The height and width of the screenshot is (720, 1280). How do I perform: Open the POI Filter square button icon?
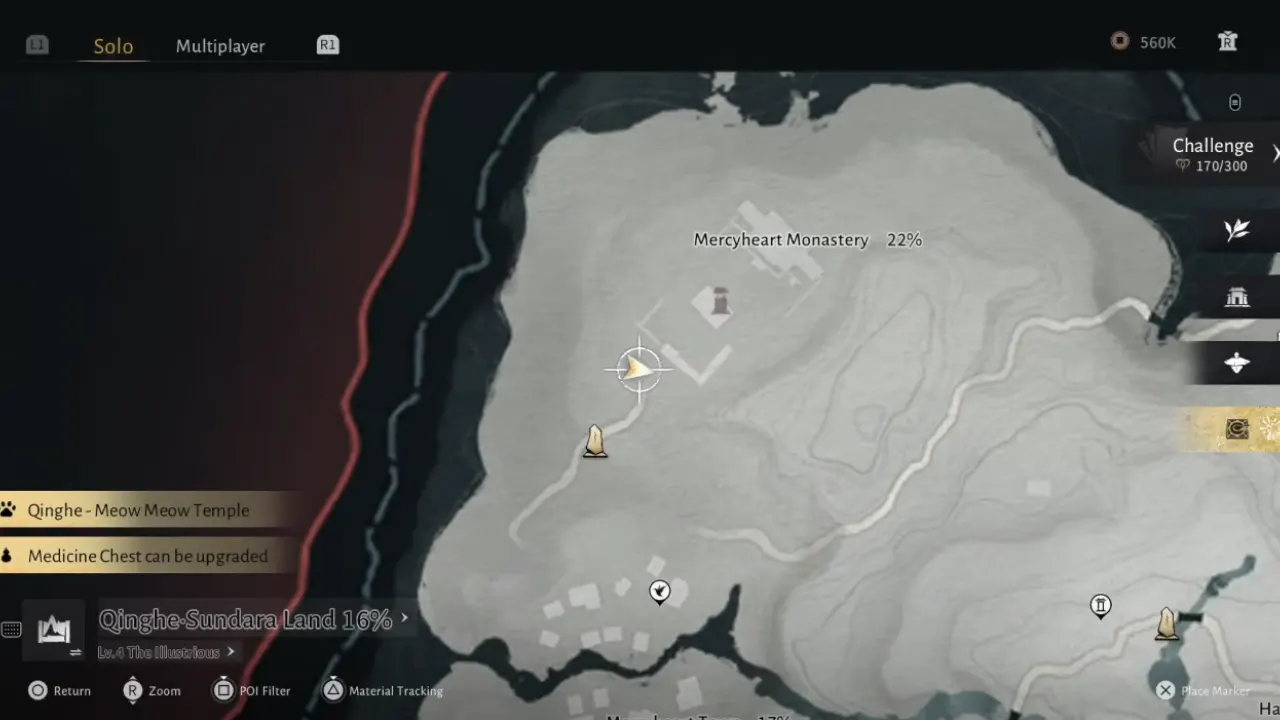pyautogui.click(x=223, y=690)
